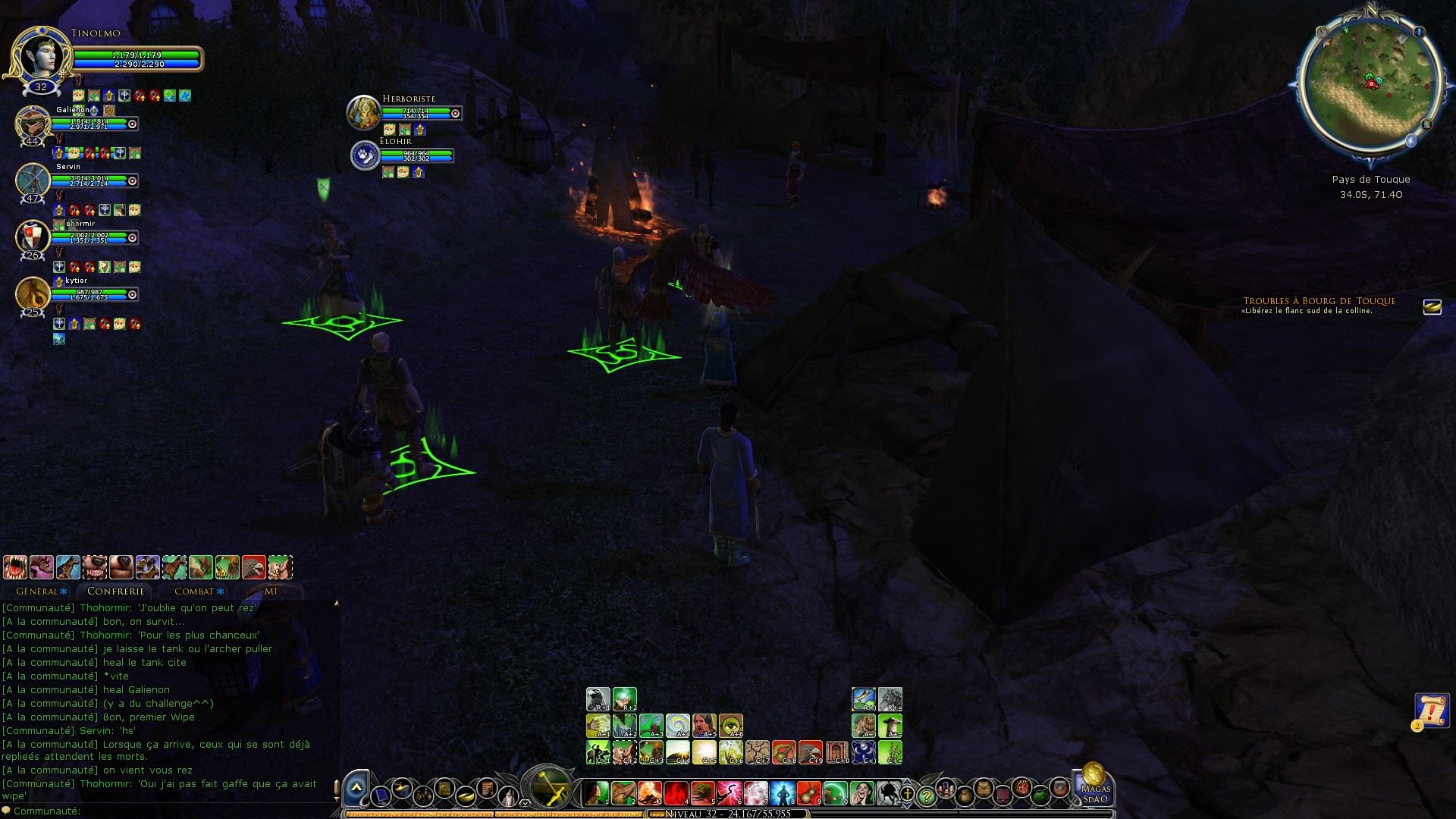Use the red eagle head pet skill
Image resolution: width=1456 pixels, height=819 pixels.
253,567
